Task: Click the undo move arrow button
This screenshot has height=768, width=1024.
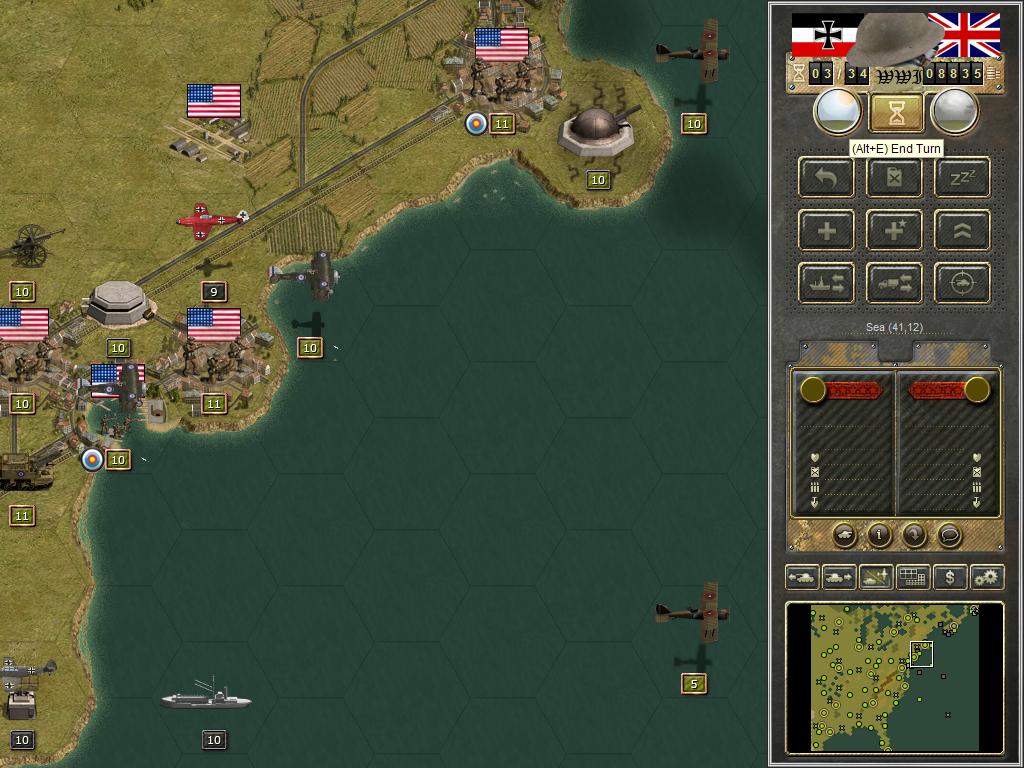Action: 826,178
